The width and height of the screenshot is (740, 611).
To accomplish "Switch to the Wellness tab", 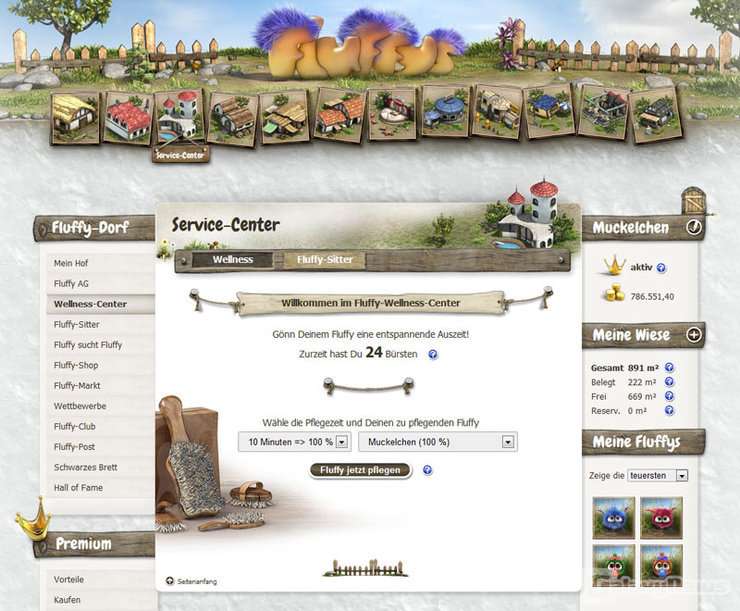I will (233, 260).
